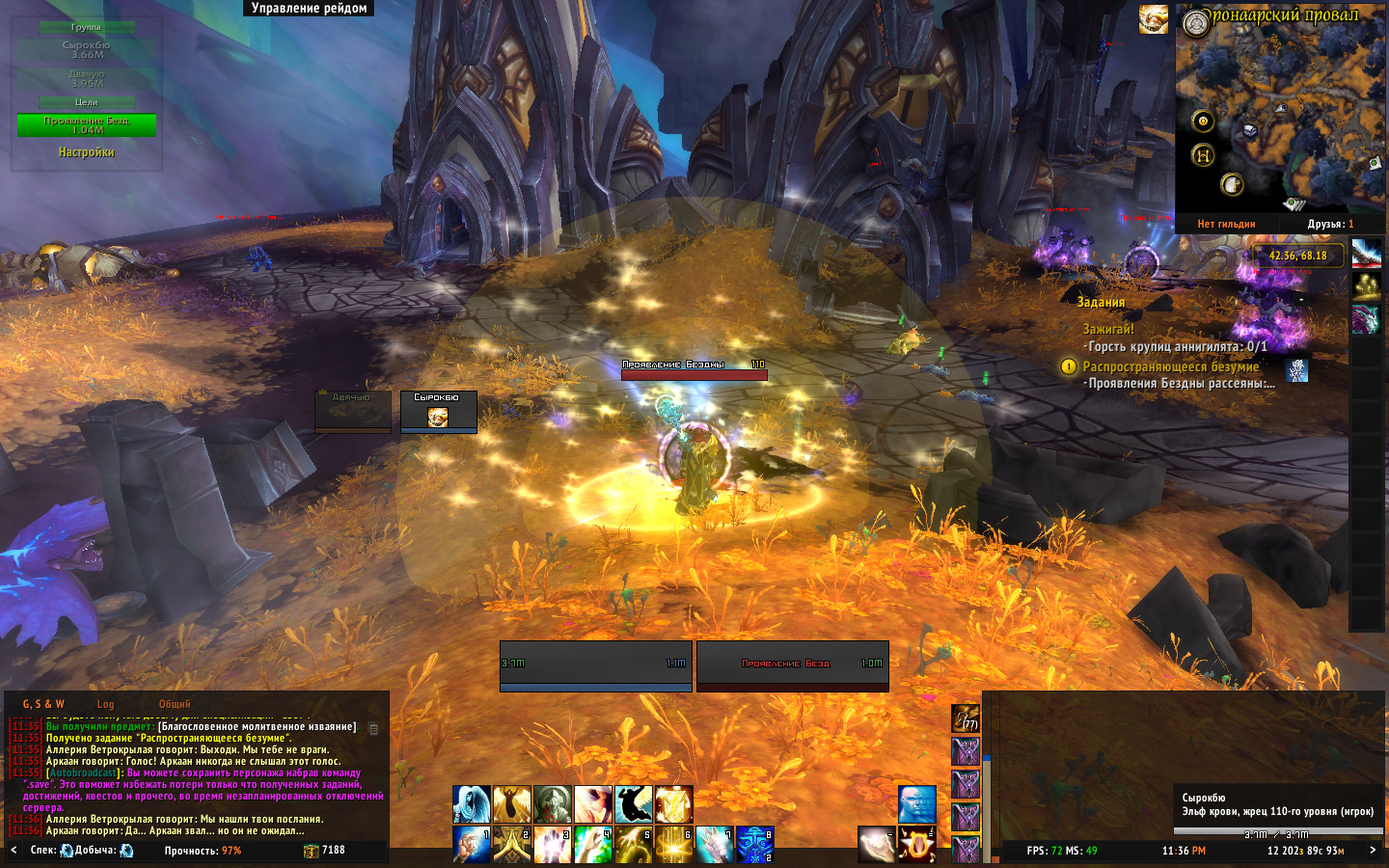This screenshot has width=1389, height=868.
Task: Cast the hooded angel spirit ability
Action: (x=472, y=803)
